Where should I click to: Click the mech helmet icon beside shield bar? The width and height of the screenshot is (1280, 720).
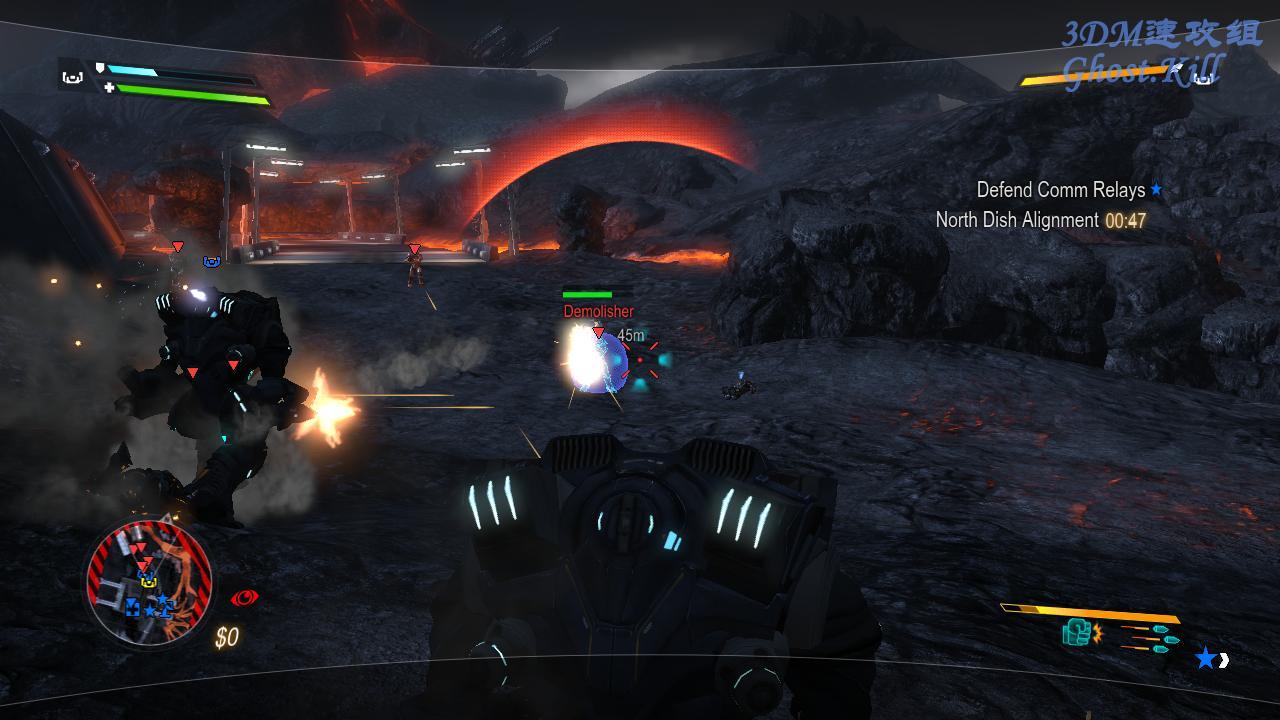coord(72,76)
